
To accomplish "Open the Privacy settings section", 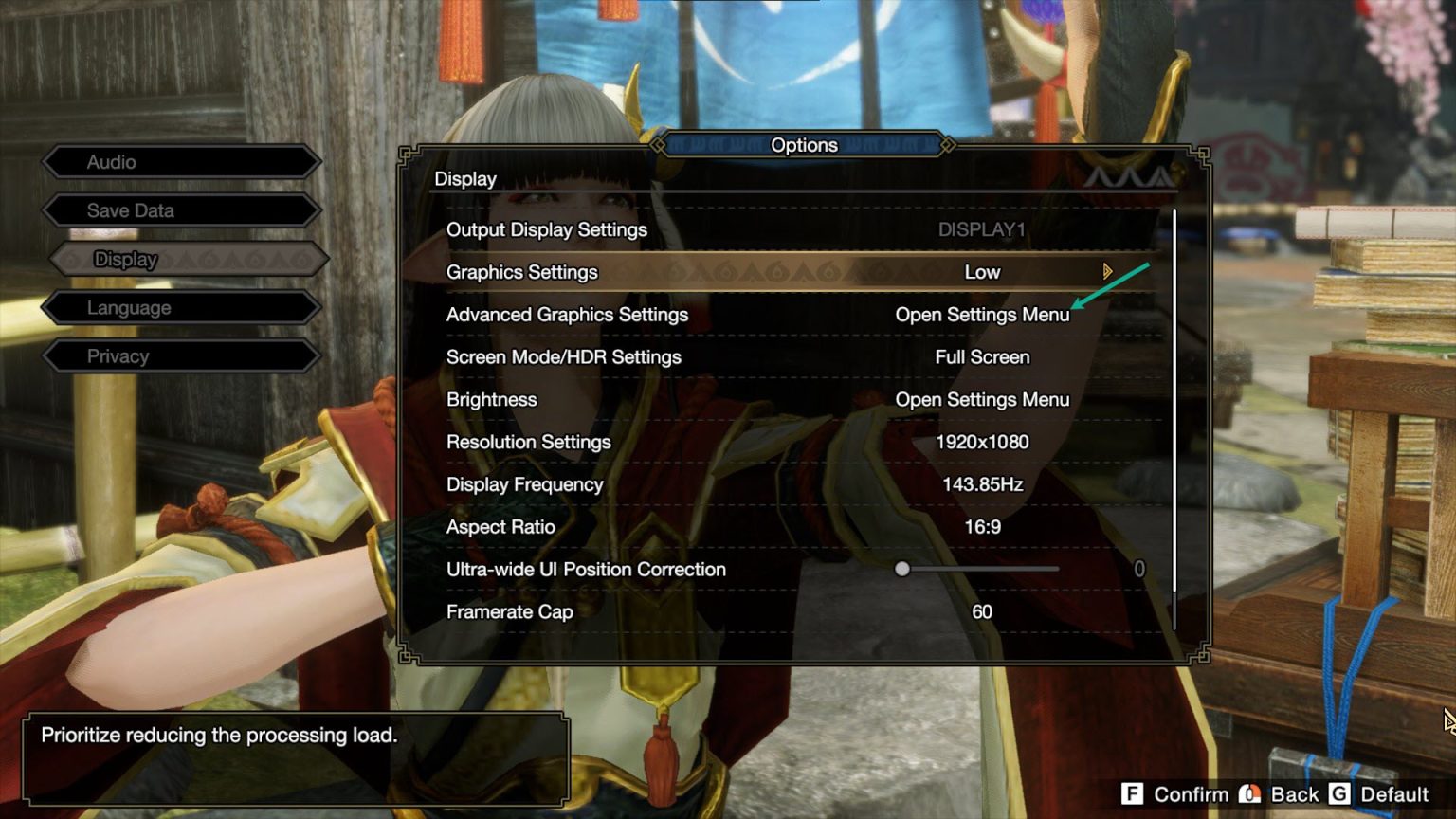I will (x=180, y=355).
